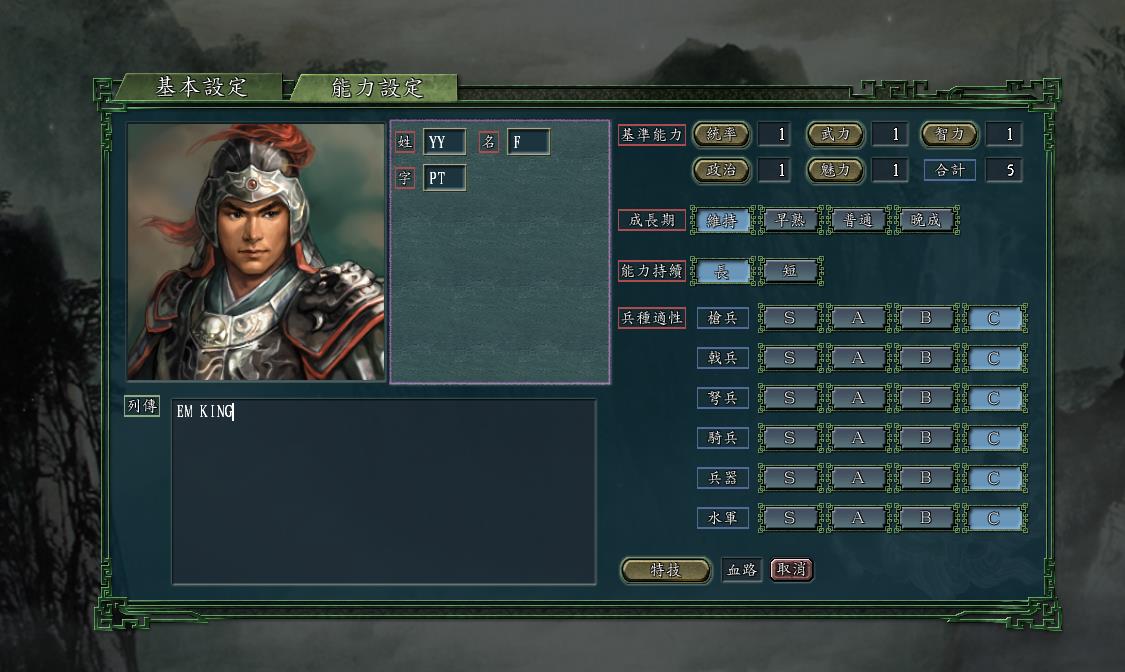The image size is (1125, 672).
Task: Select the 武力 stat button
Action: pos(834,134)
